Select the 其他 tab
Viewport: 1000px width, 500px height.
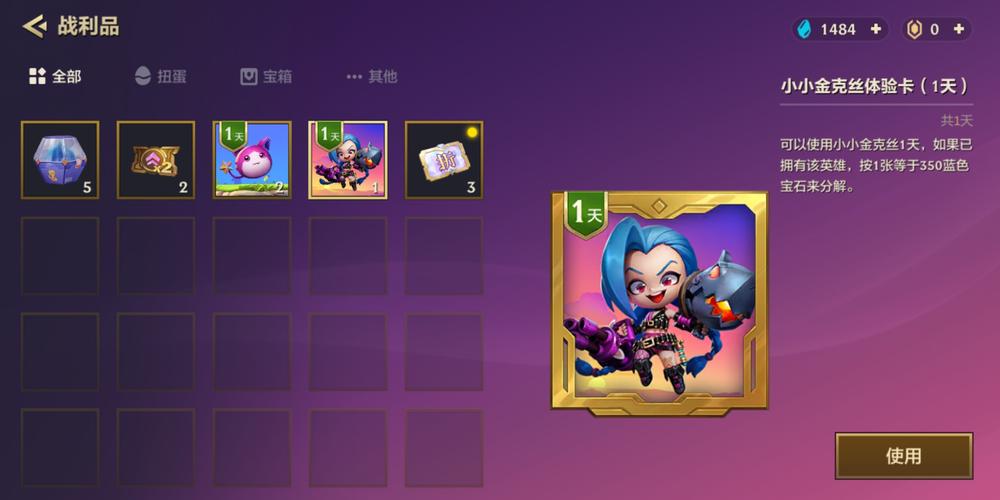371,76
